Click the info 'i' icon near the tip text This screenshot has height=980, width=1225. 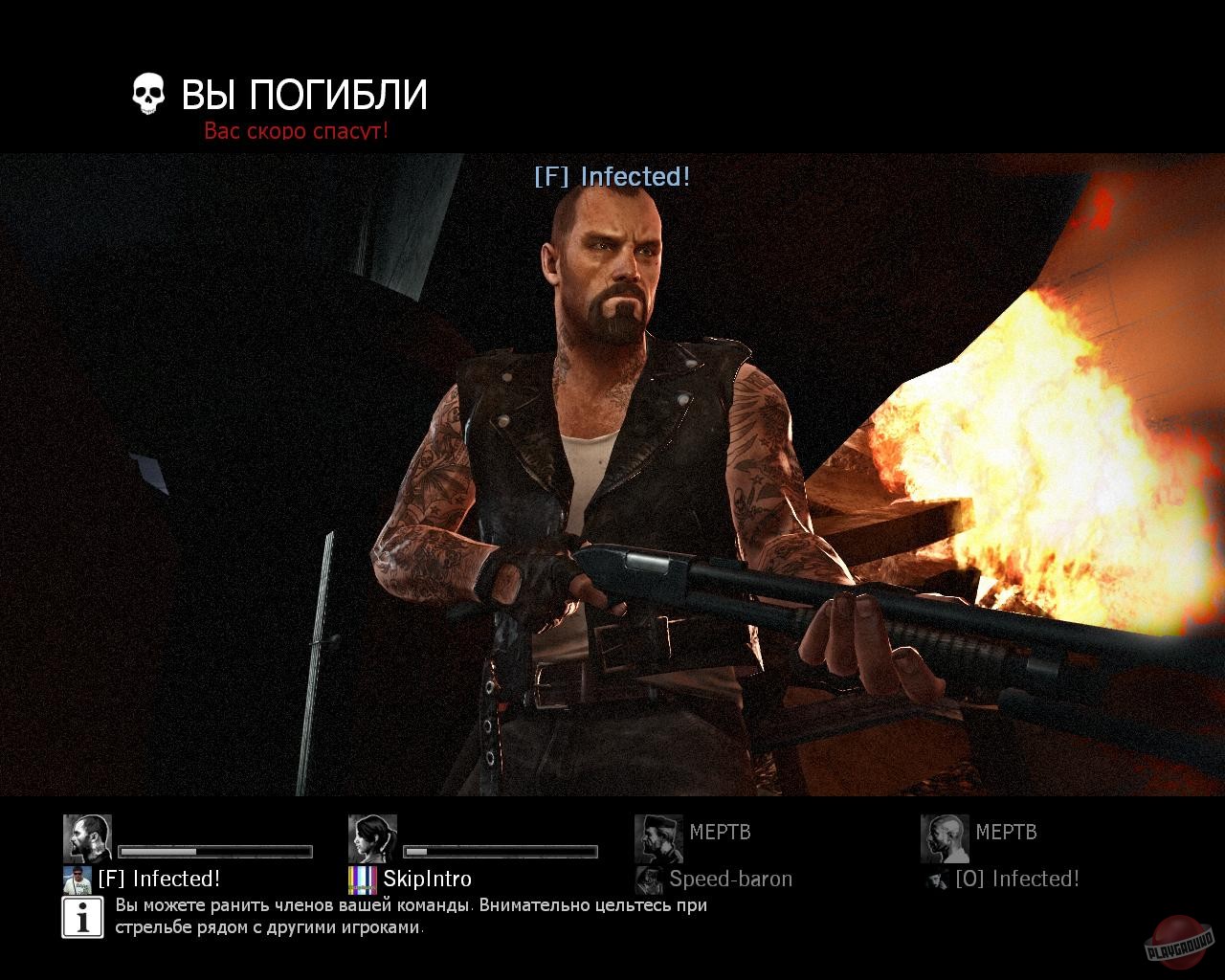[x=81, y=917]
